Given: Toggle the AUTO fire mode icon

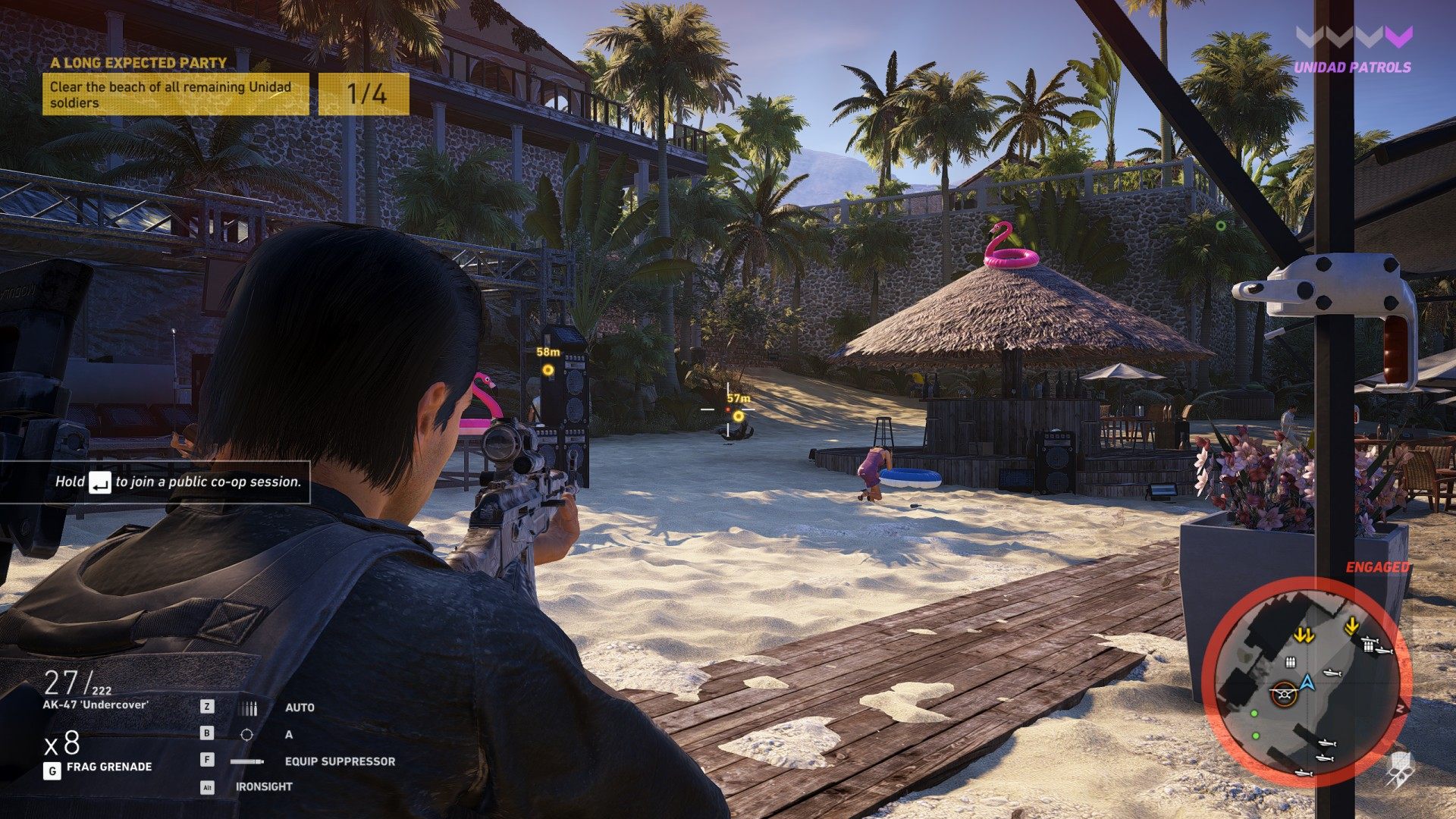Looking at the screenshot, I should pos(247,708).
